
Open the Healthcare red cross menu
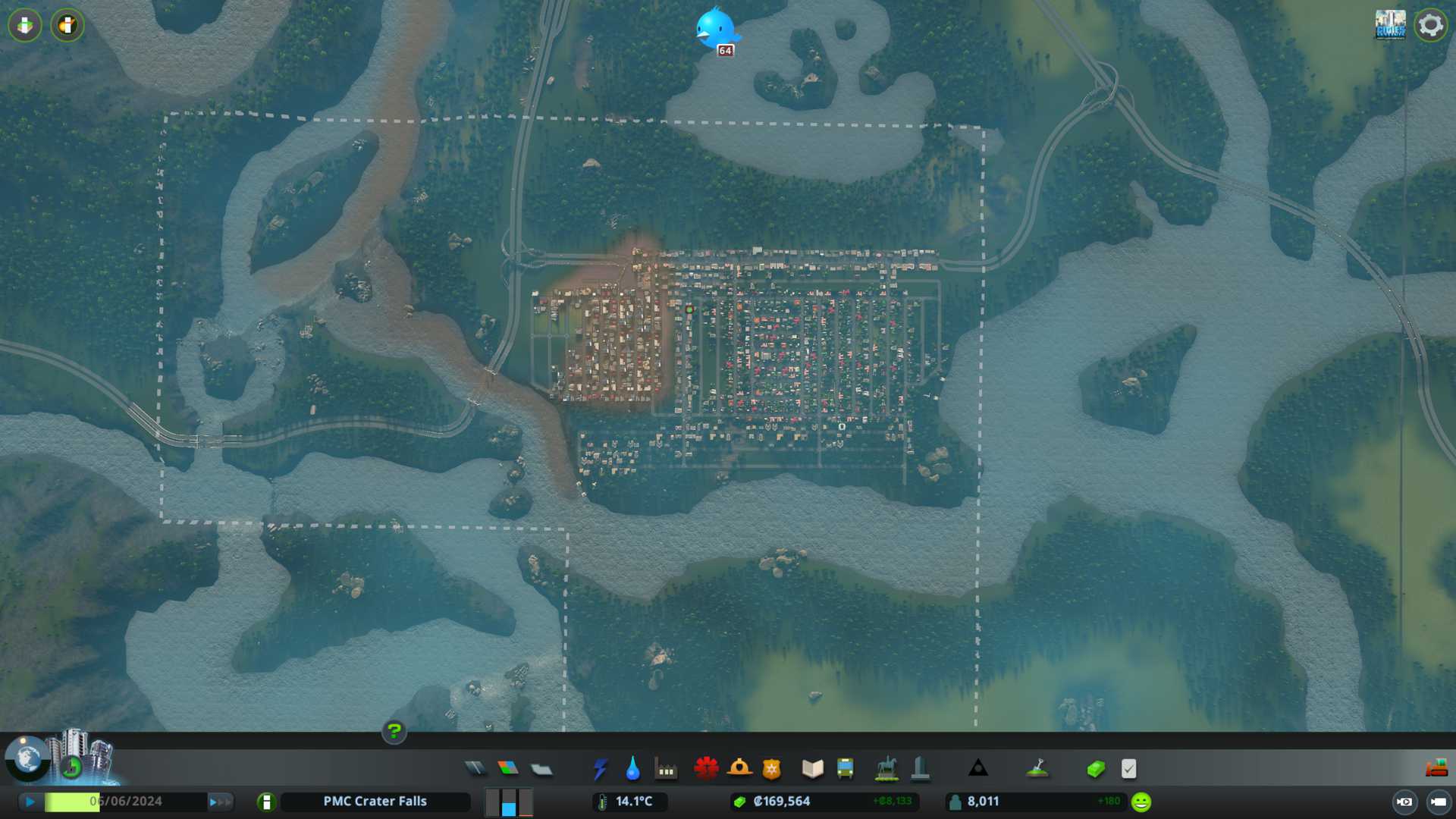point(706,769)
